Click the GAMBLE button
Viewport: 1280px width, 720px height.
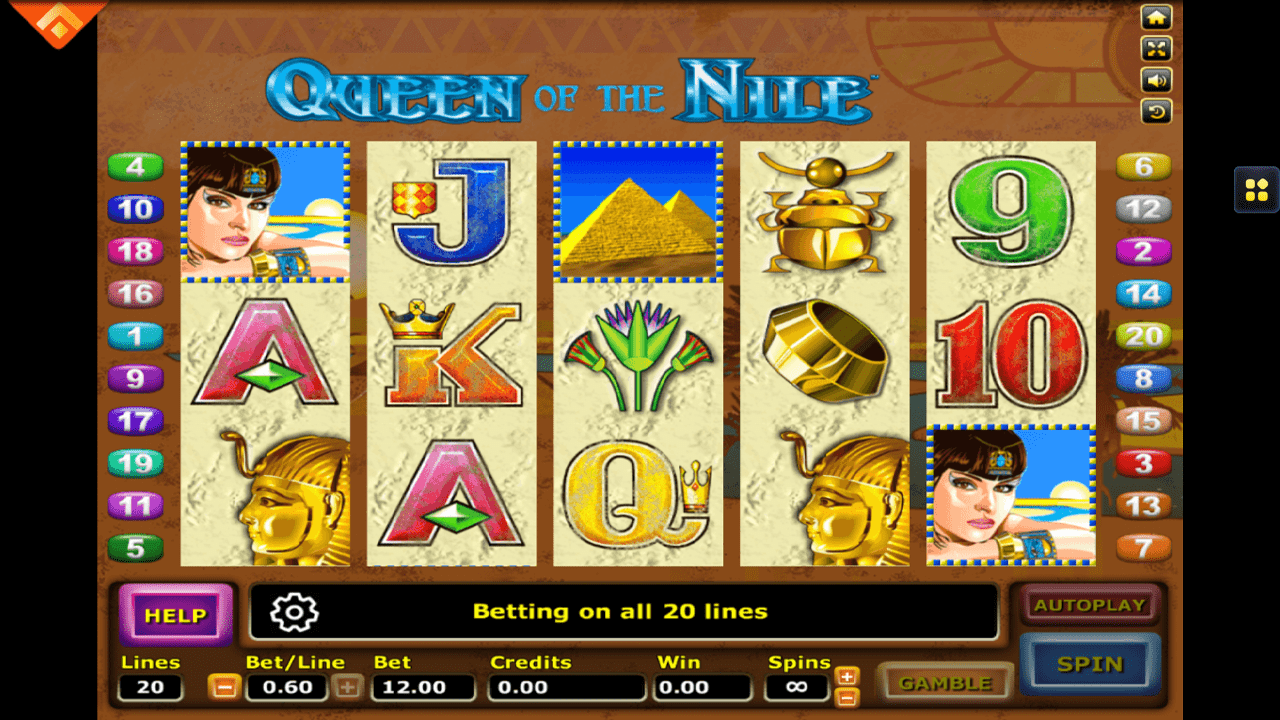coord(944,682)
